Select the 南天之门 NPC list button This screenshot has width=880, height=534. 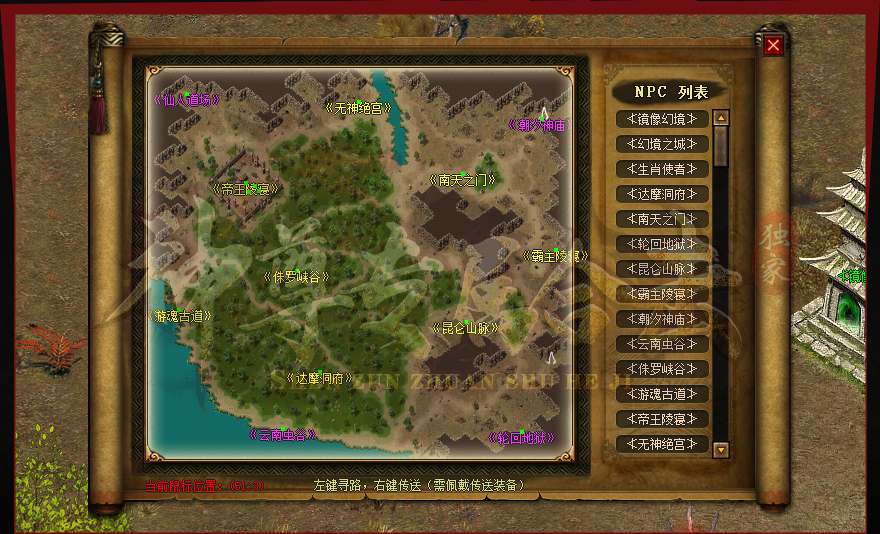pyautogui.click(x=662, y=219)
